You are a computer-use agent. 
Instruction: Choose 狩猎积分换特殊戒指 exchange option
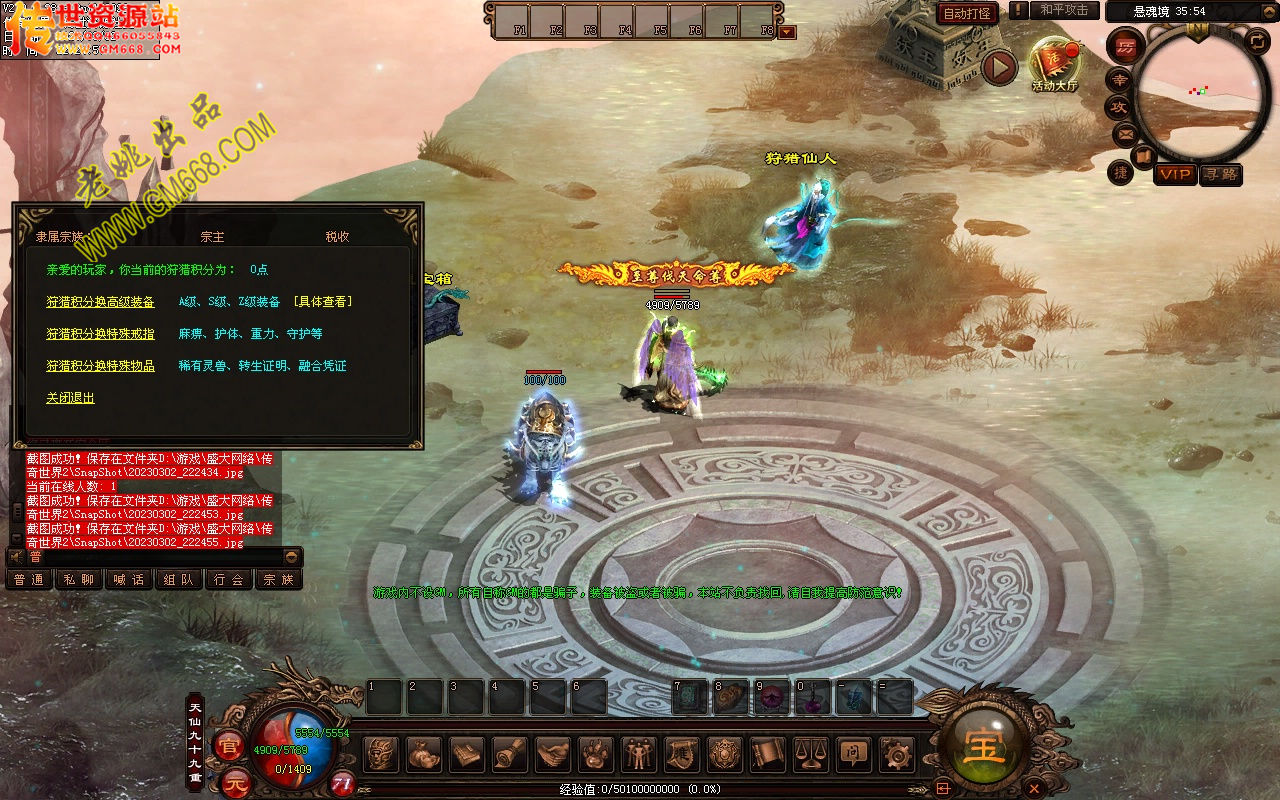[x=100, y=334]
